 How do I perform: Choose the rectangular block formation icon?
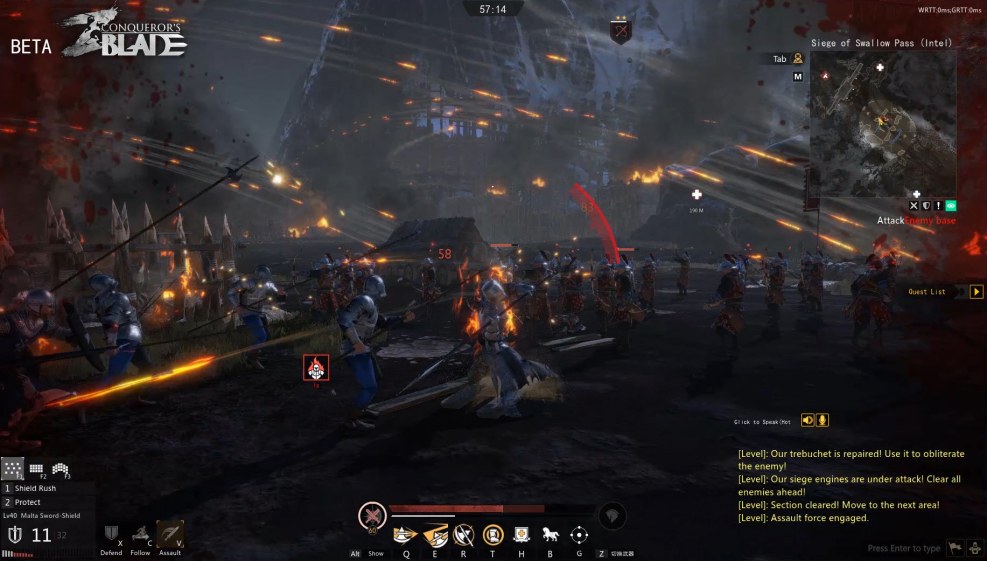(x=36, y=468)
